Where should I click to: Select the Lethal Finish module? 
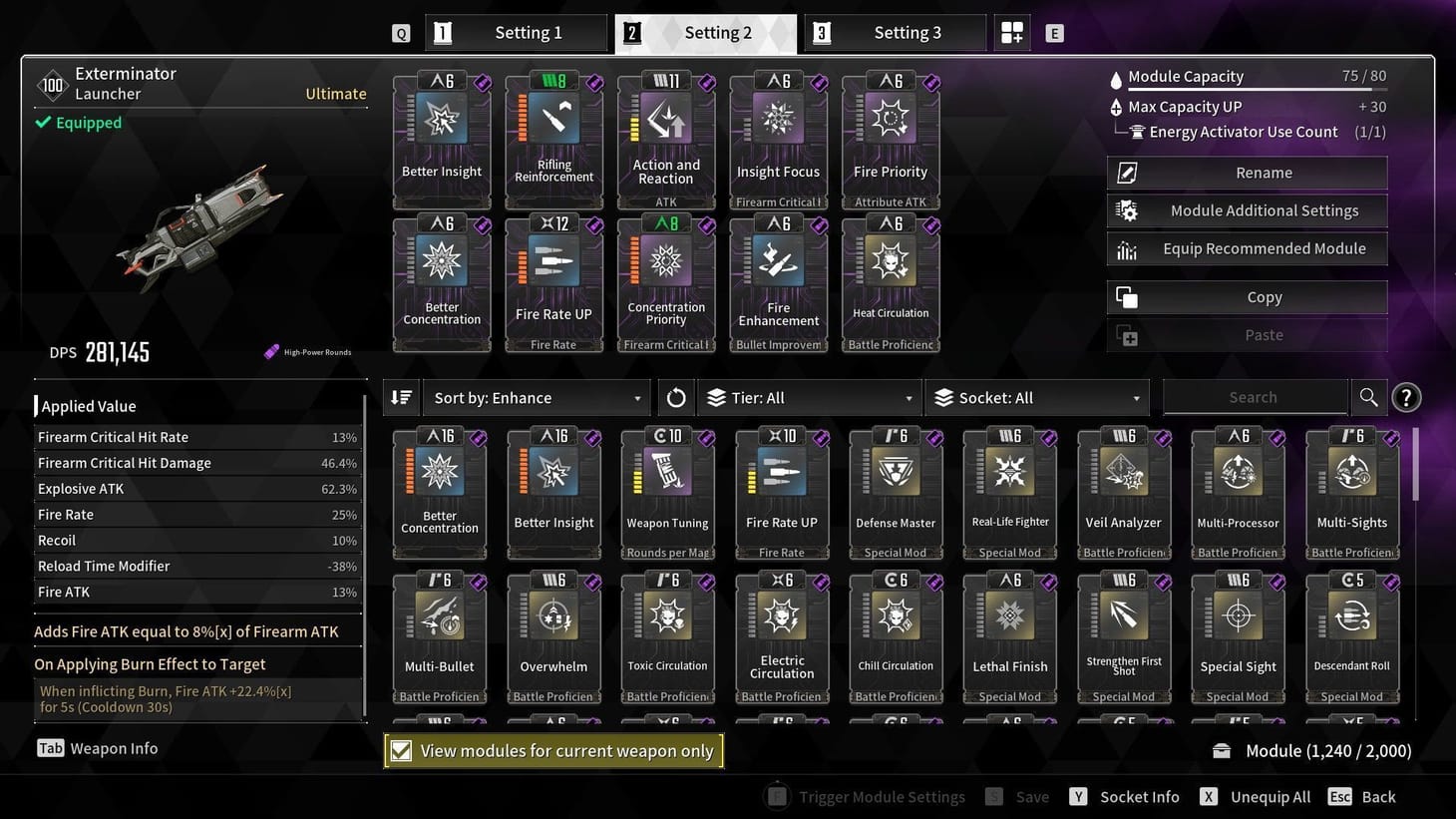[x=1009, y=630]
